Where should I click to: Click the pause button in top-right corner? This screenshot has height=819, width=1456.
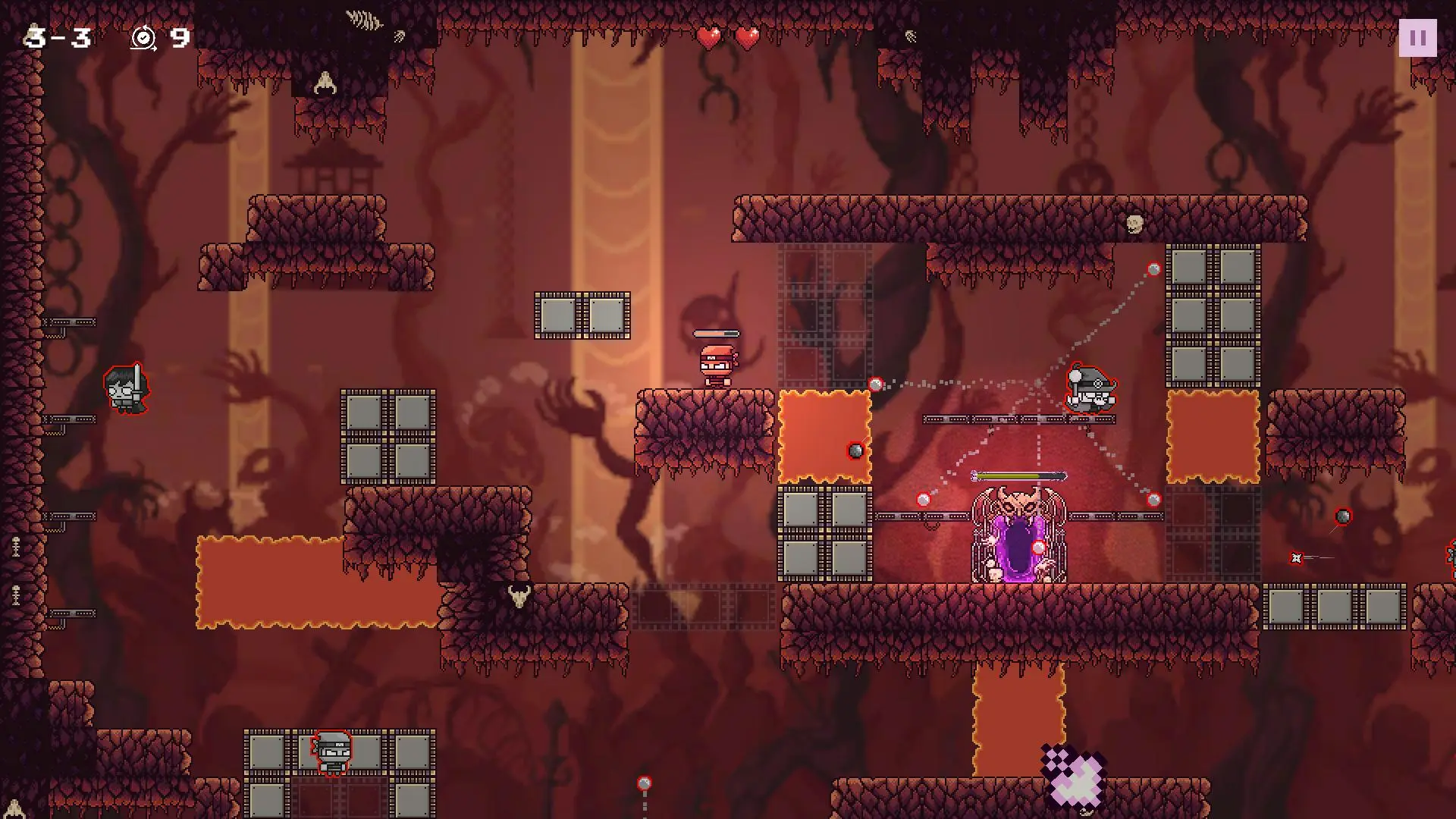click(1417, 38)
